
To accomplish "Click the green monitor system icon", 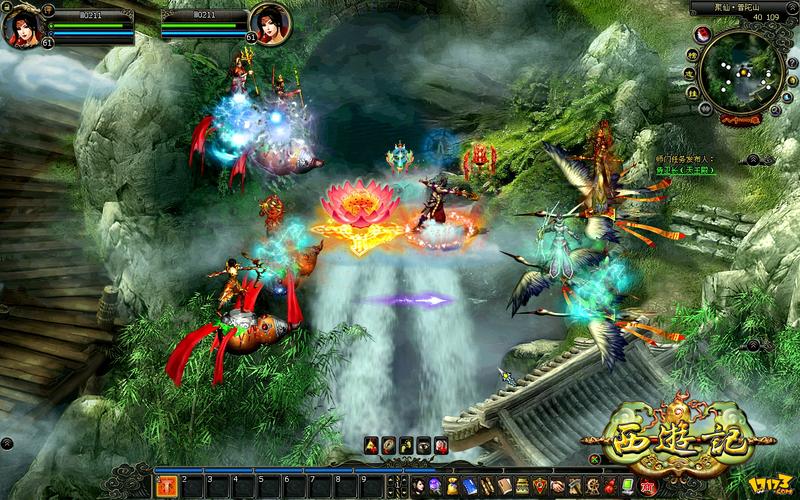I will [x=627, y=486].
